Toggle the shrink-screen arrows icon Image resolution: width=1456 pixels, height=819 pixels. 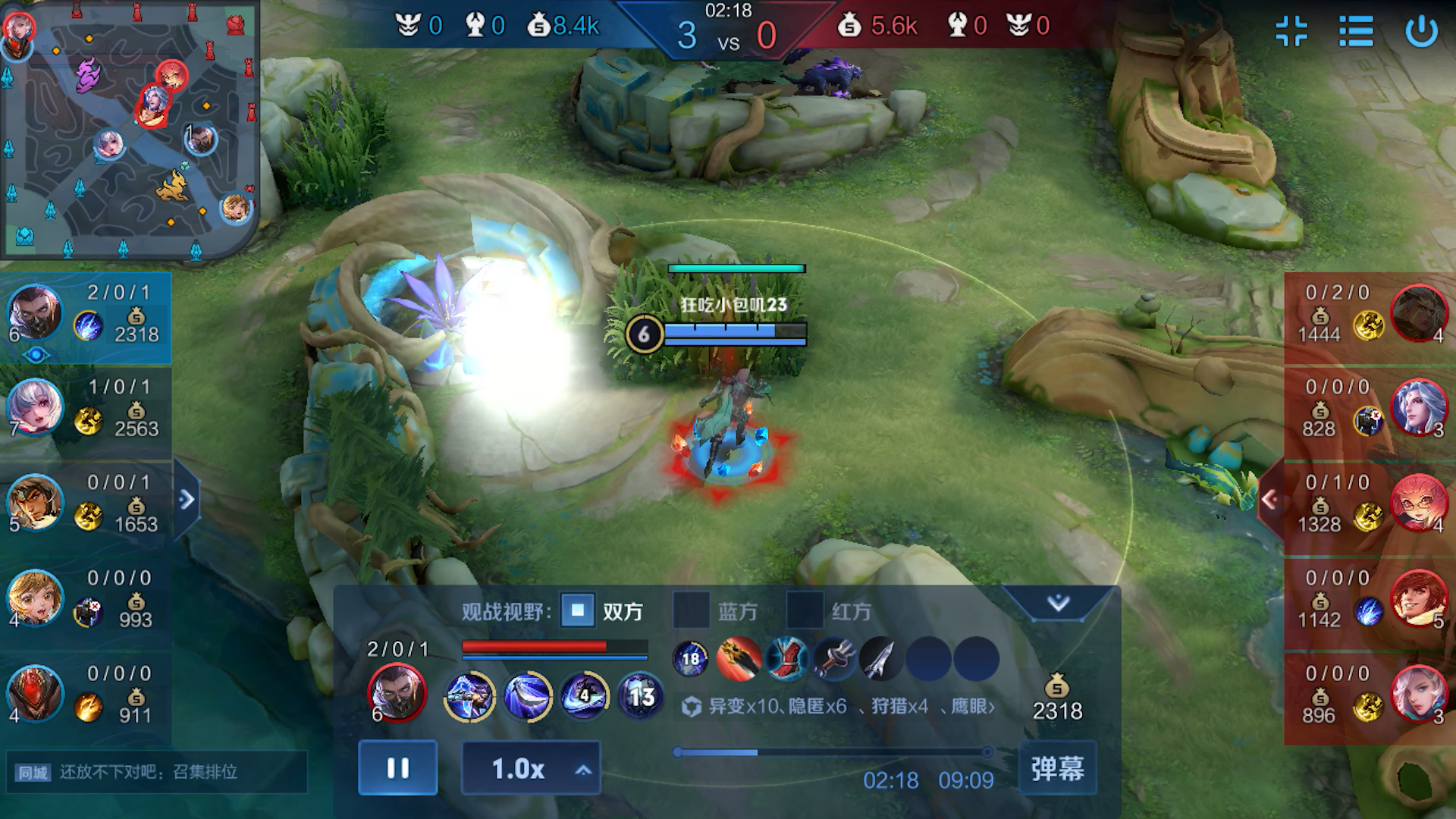pyautogui.click(x=1291, y=32)
